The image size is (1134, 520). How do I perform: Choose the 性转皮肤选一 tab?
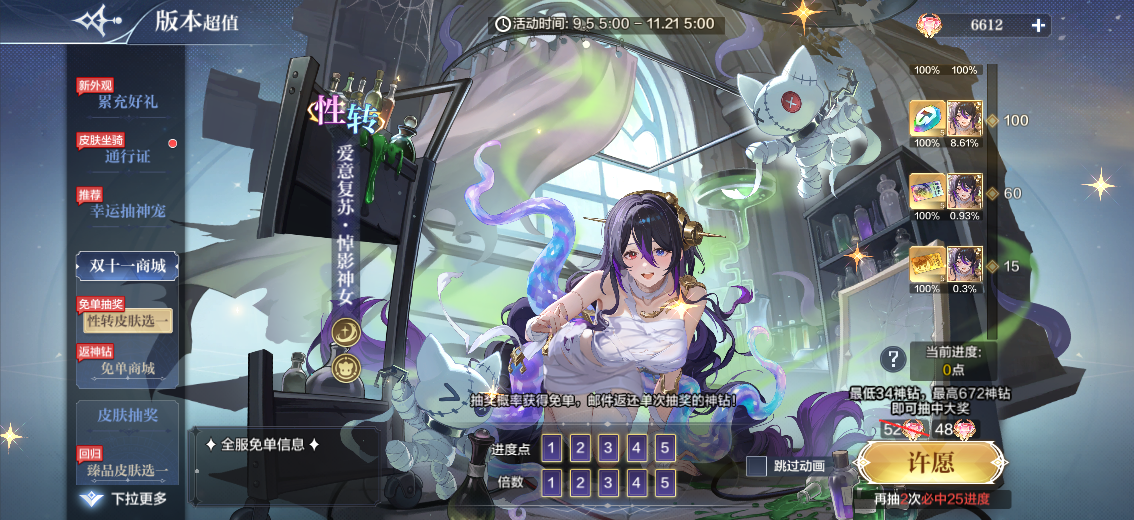pyautogui.click(x=127, y=320)
